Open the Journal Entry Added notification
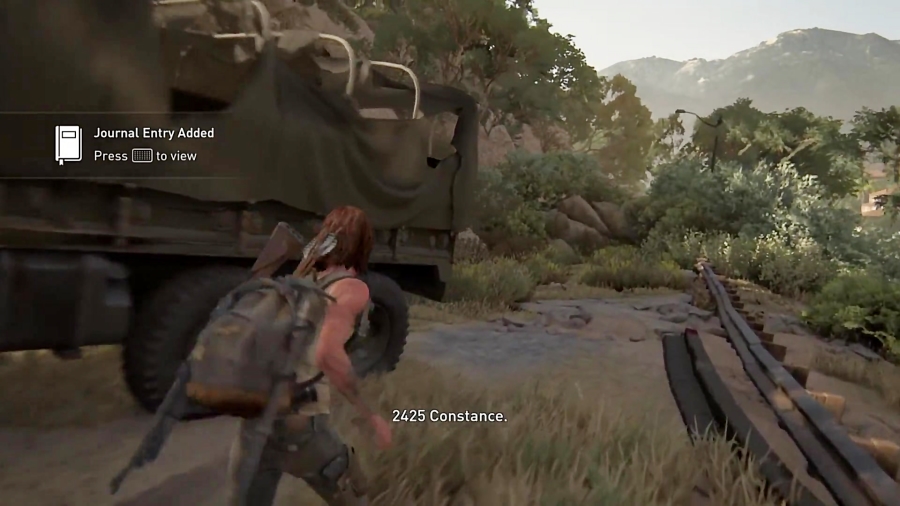 pos(153,133)
